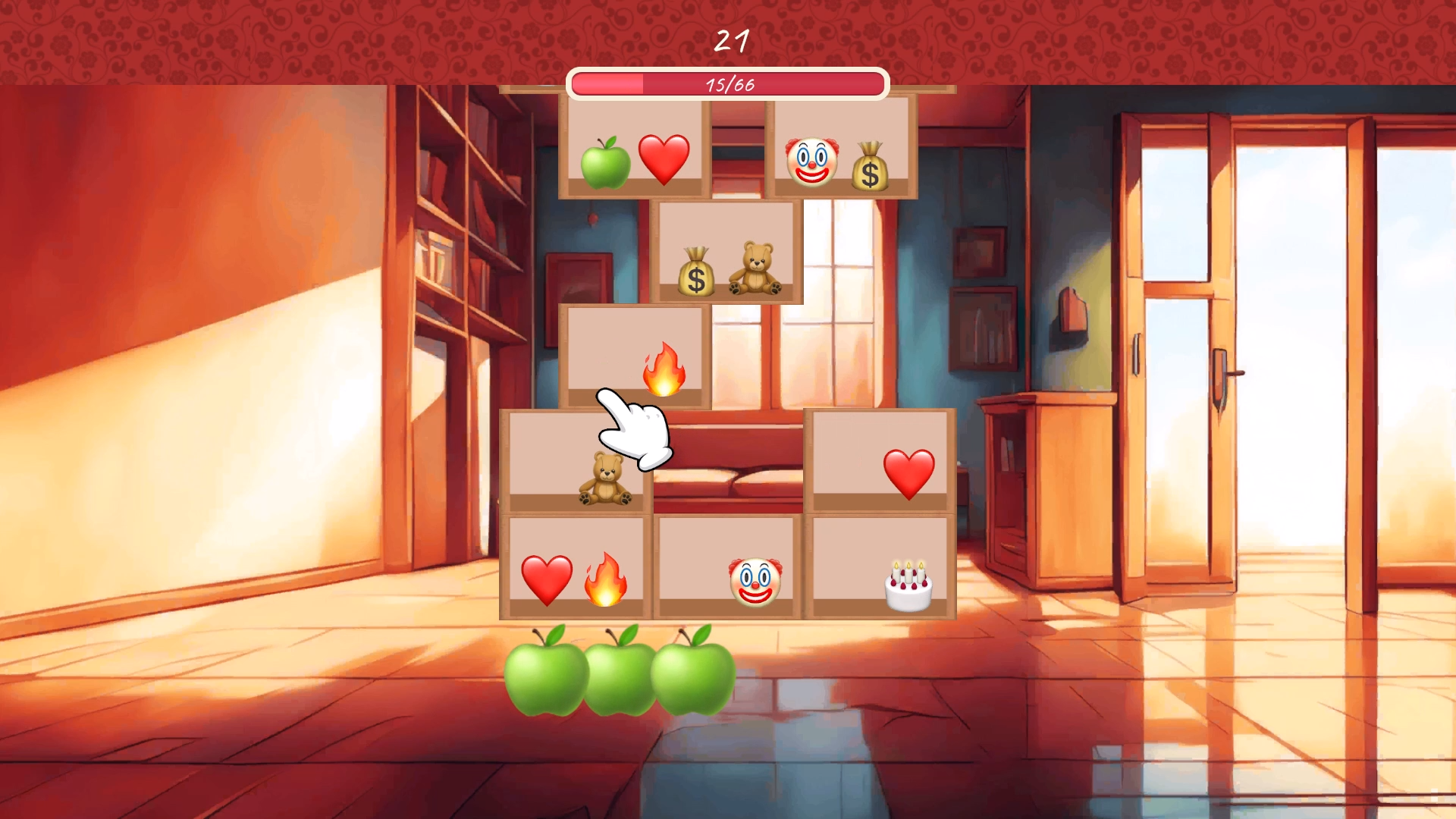Click the 15/66 progress bar

click(x=726, y=86)
